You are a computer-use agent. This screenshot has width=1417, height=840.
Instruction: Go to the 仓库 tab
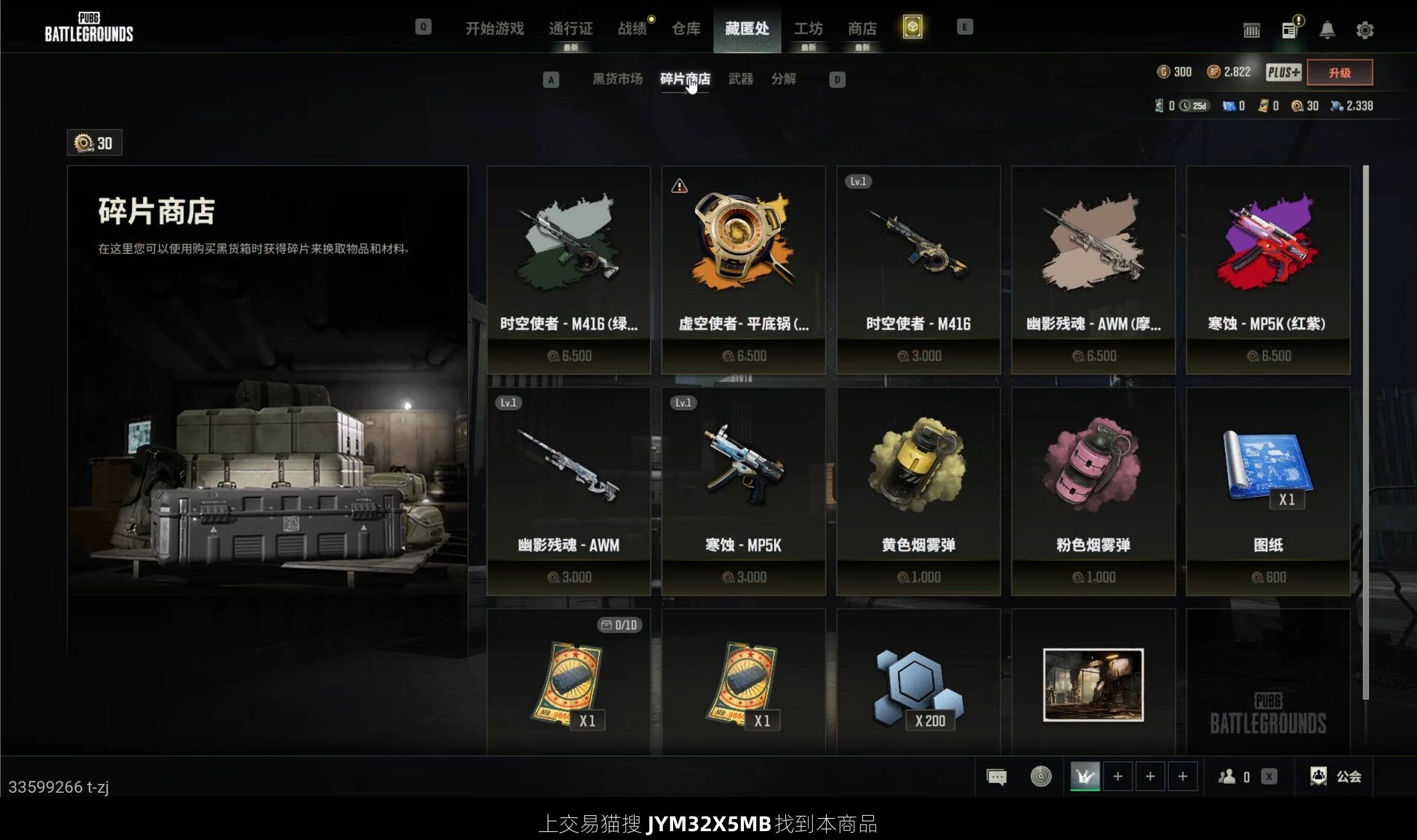point(686,28)
